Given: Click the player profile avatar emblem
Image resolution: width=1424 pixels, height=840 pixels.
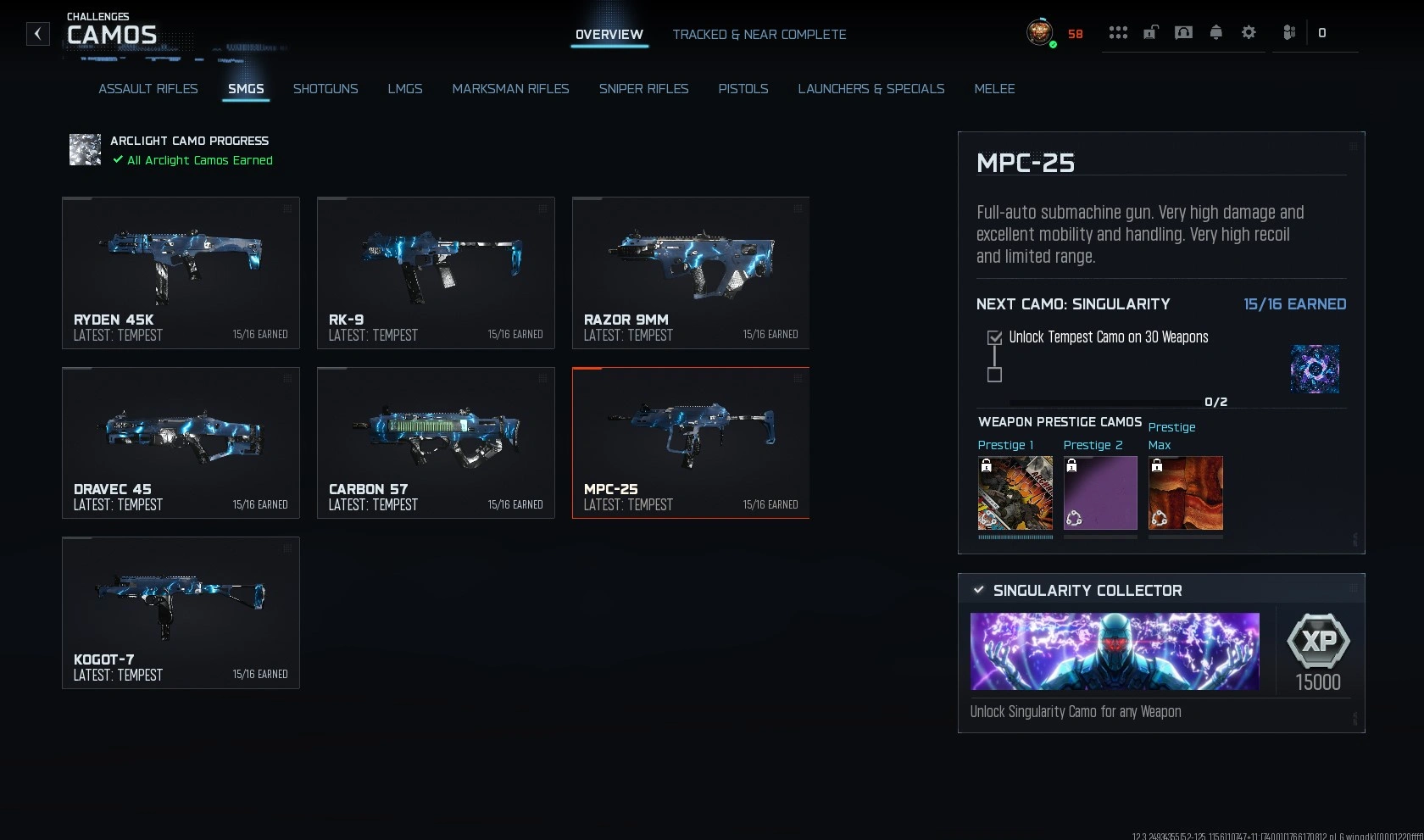Looking at the screenshot, I should (x=1040, y=34).
